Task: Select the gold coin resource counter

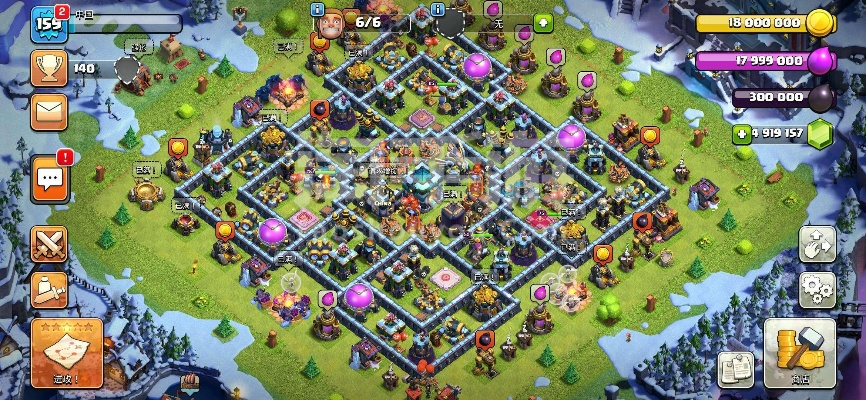Action: point(765,22)
